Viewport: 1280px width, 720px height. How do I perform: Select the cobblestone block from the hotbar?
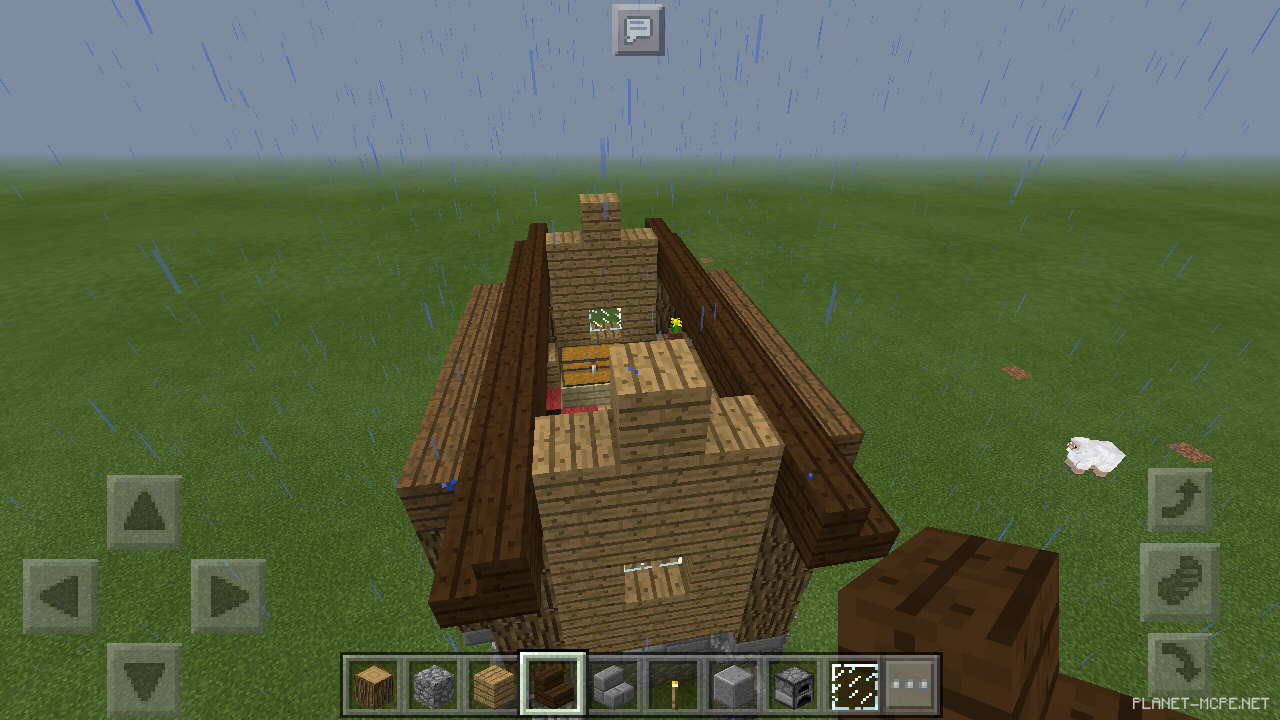pos(431,685)
